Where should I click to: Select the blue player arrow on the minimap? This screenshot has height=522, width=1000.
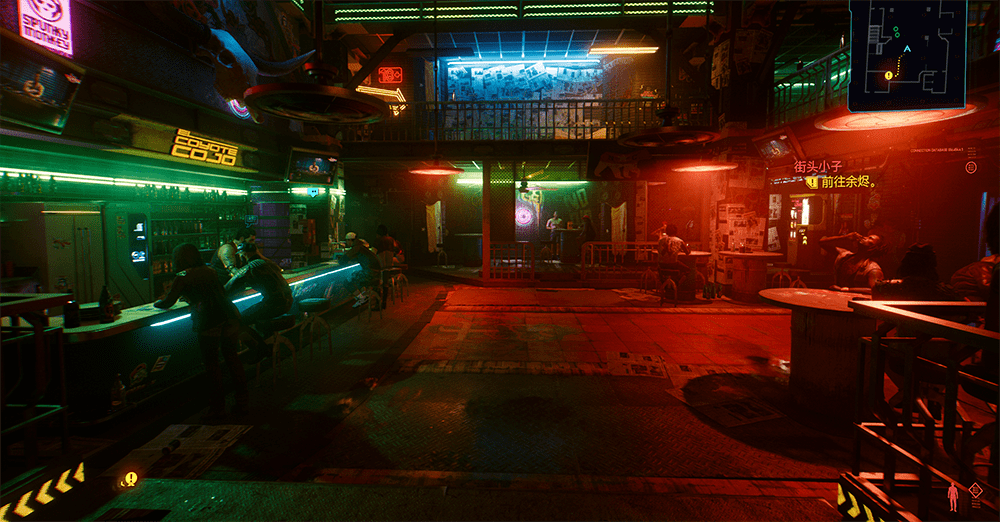907,48
